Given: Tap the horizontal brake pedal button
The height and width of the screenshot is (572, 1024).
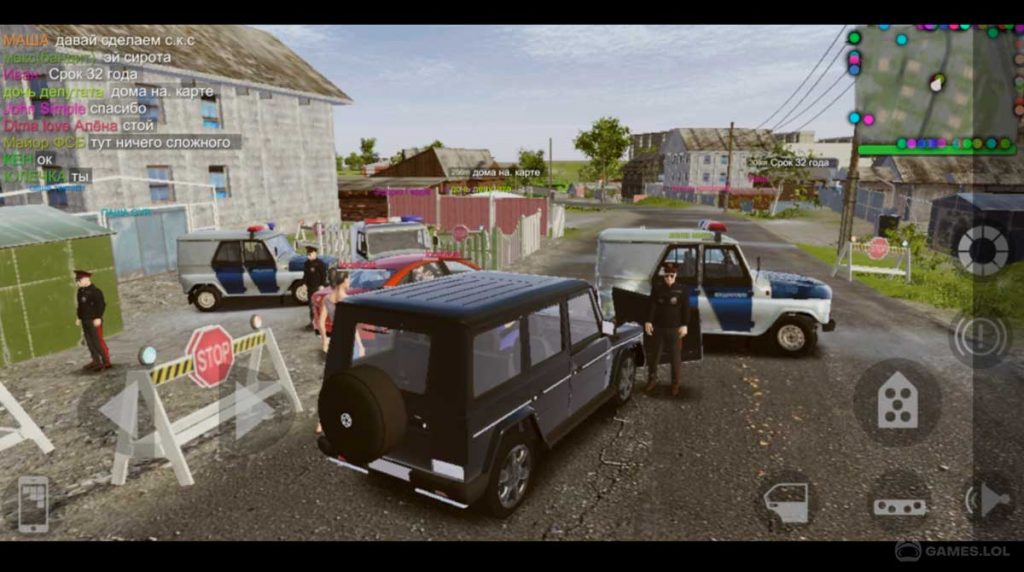Looking at the screenshot, I should 899,505.
